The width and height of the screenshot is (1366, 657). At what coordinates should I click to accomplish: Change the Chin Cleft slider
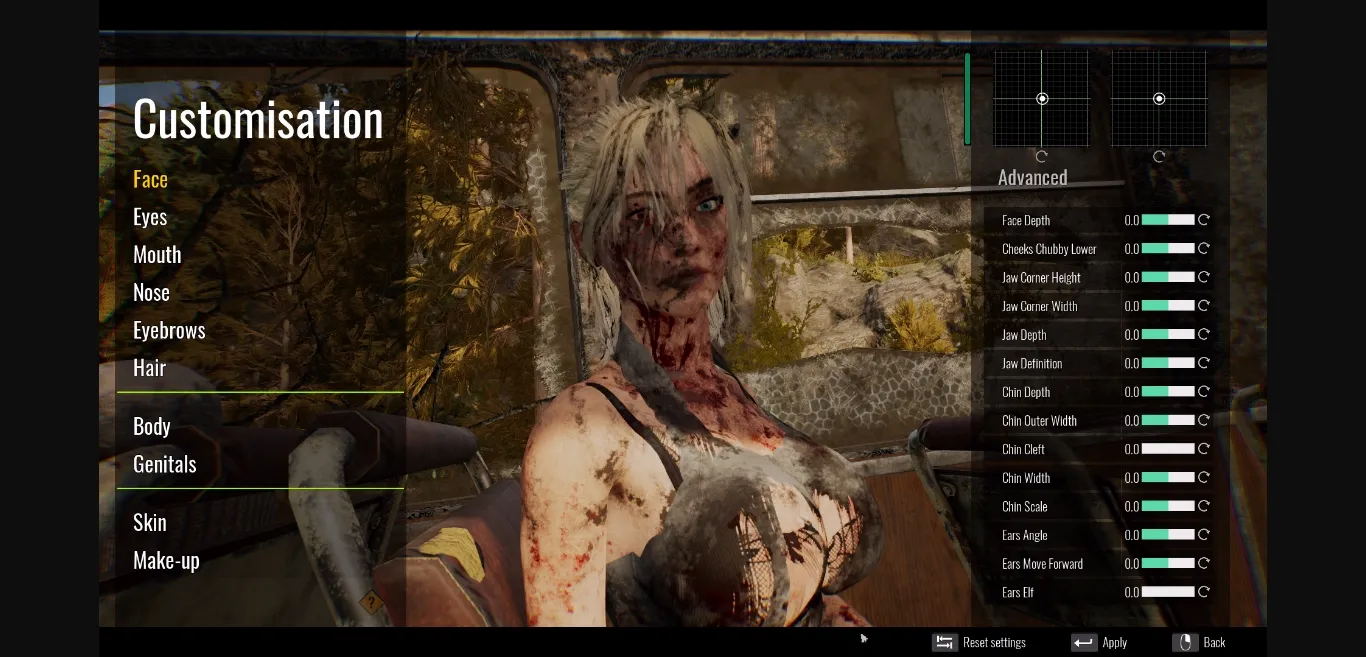click(1168, 449)
